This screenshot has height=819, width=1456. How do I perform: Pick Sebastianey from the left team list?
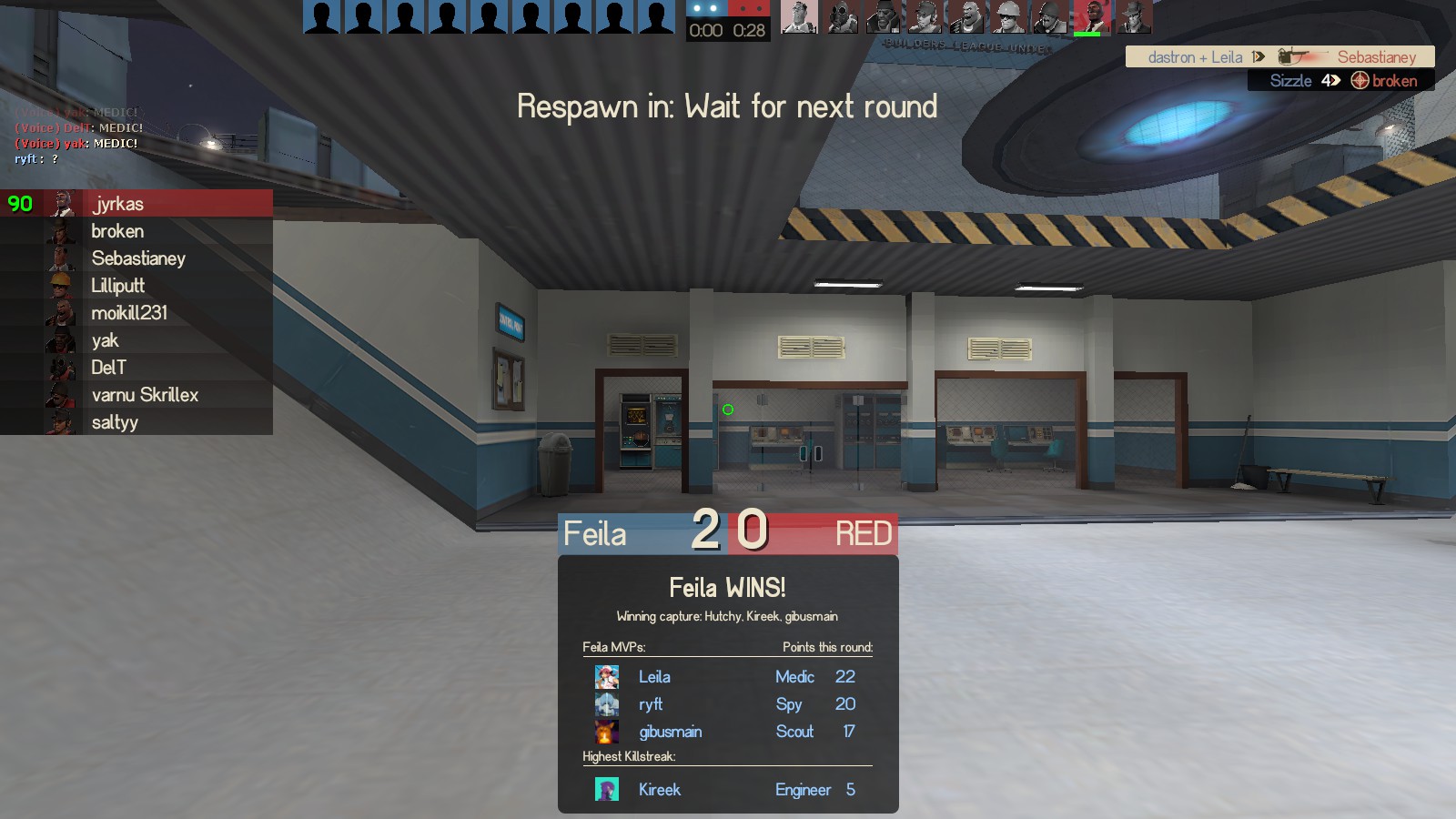pos(138,258)
